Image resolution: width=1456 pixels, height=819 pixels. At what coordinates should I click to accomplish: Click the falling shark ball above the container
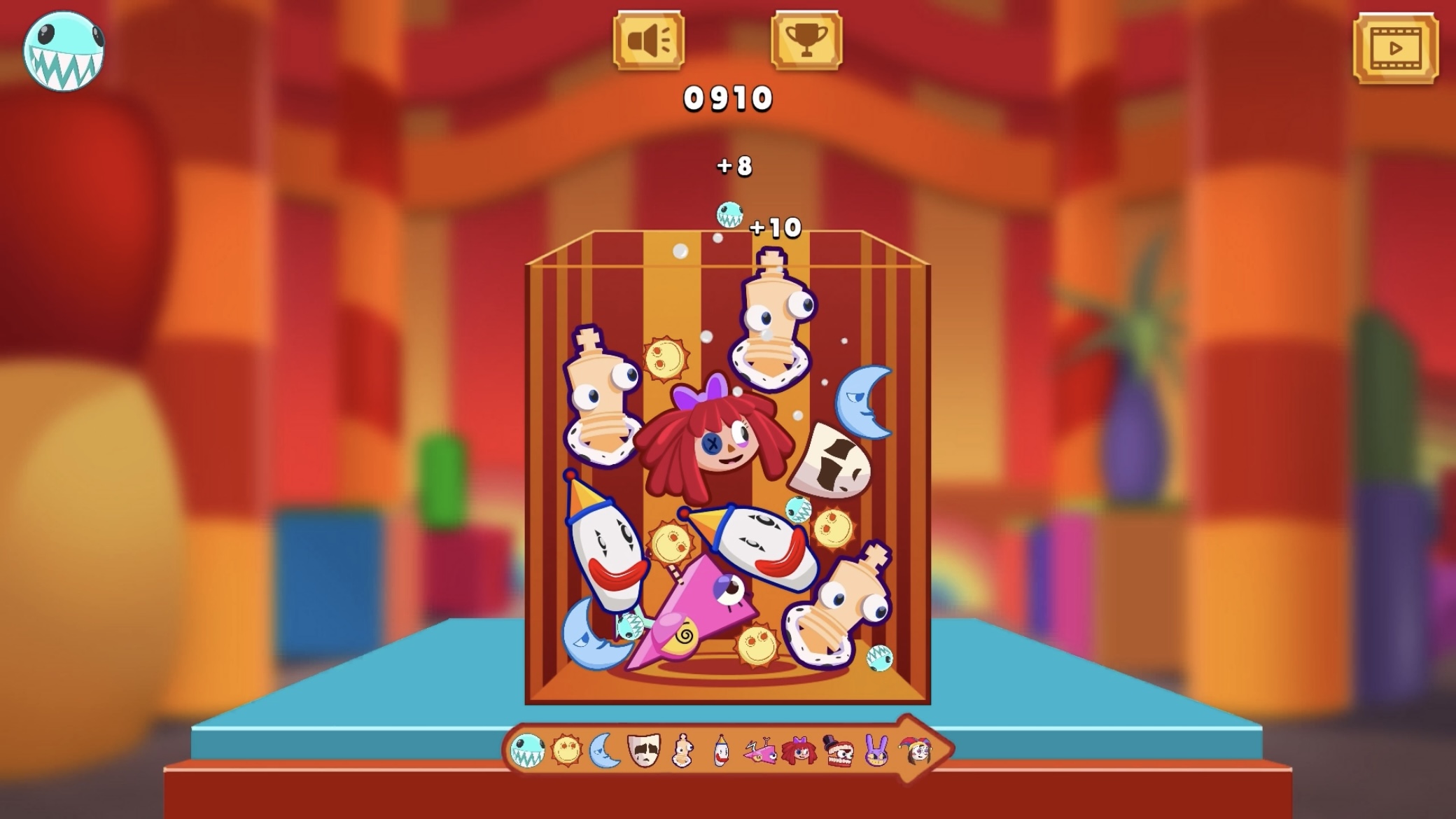coord(729,216)
